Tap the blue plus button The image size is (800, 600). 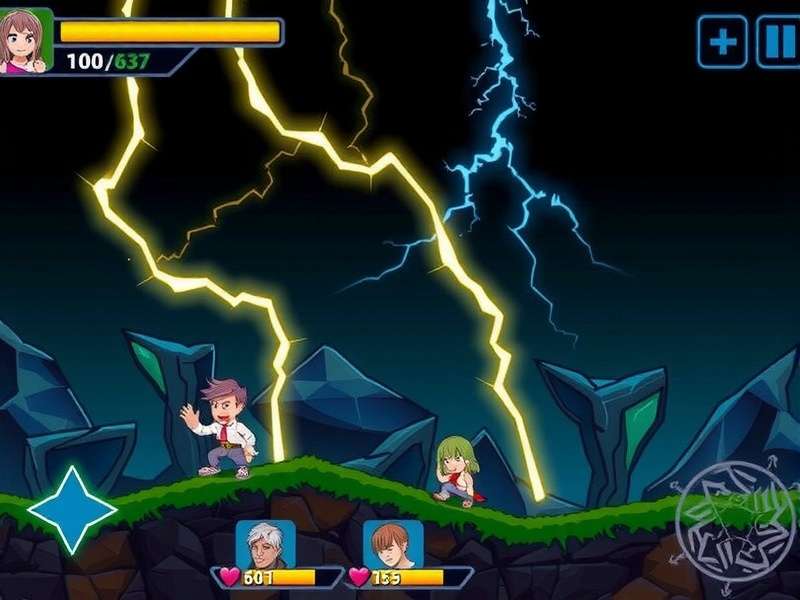[x=722, y=42]
